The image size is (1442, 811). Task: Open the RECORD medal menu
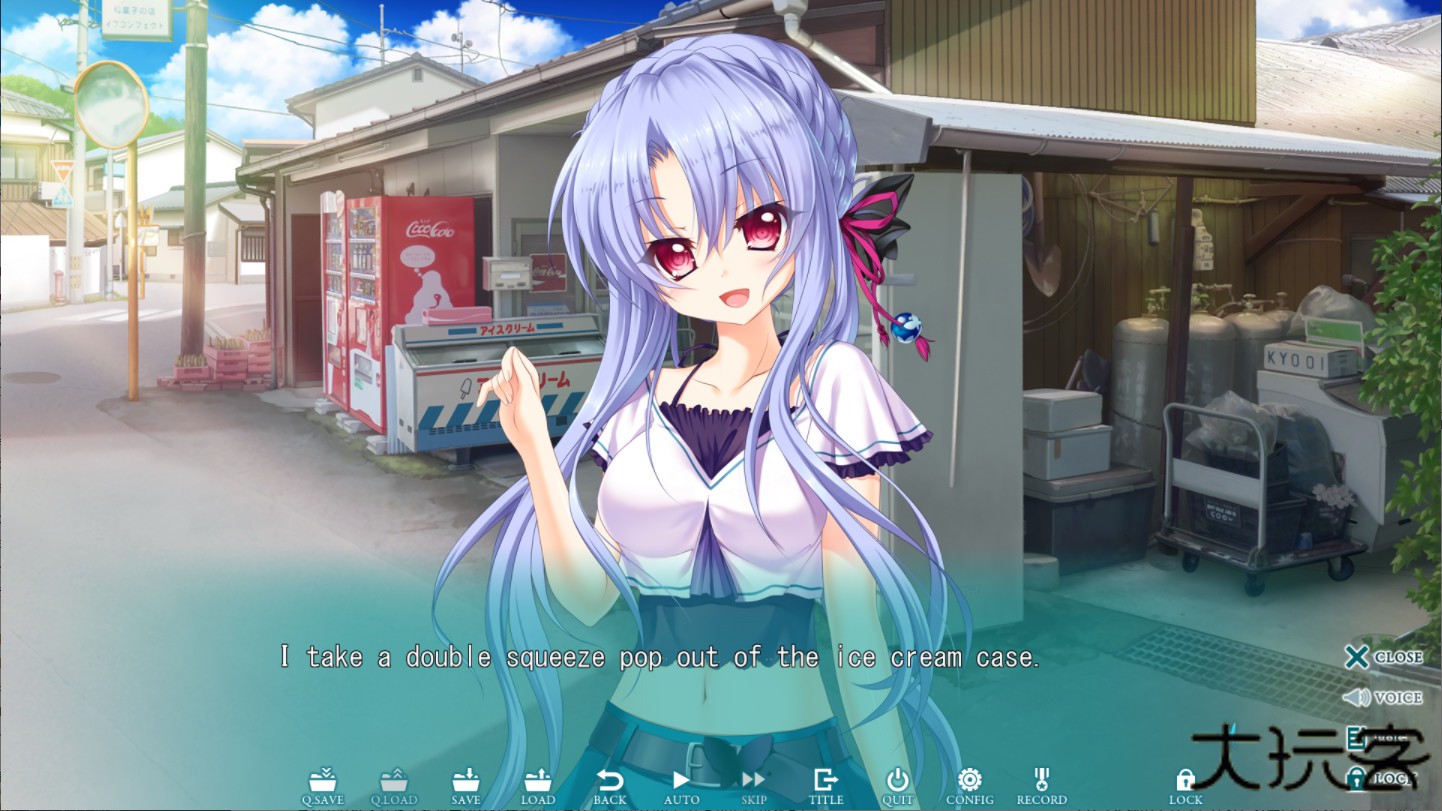pyautogui.click(x=1041, y=786)
